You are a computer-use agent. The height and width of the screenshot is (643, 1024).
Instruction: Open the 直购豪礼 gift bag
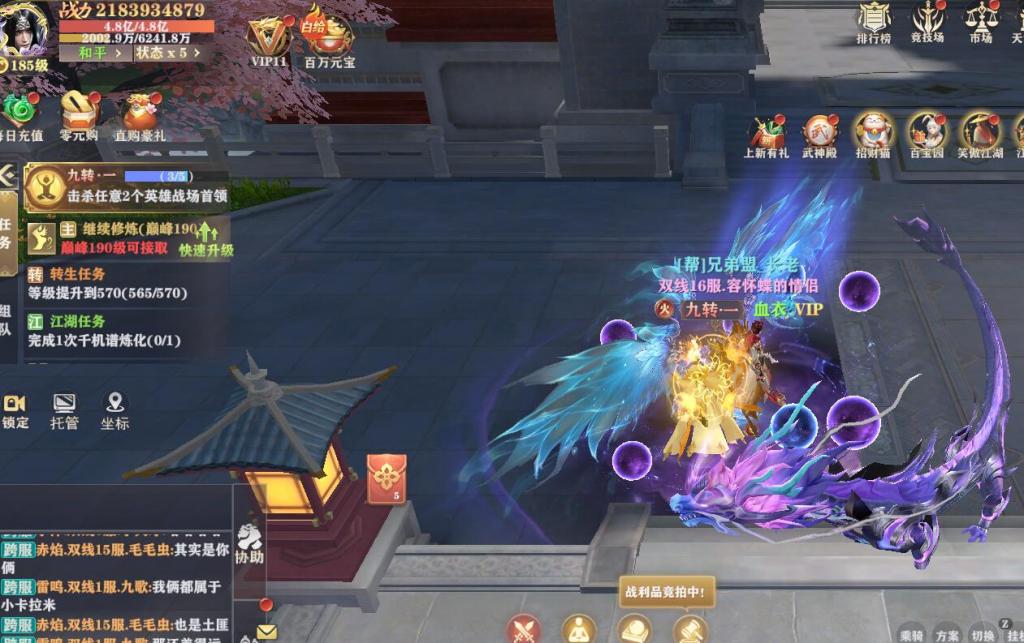point(140,114)
